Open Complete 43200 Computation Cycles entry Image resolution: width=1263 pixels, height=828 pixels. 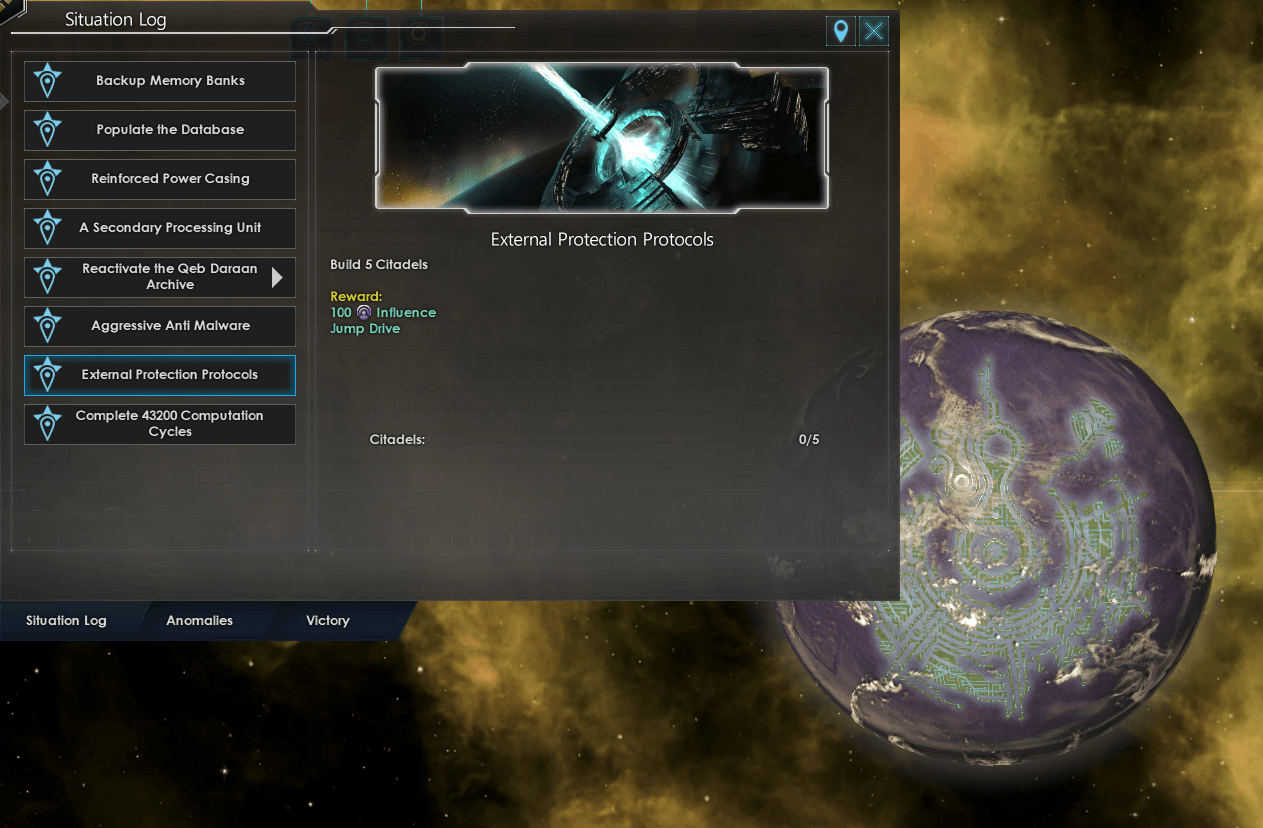point(160,424)
